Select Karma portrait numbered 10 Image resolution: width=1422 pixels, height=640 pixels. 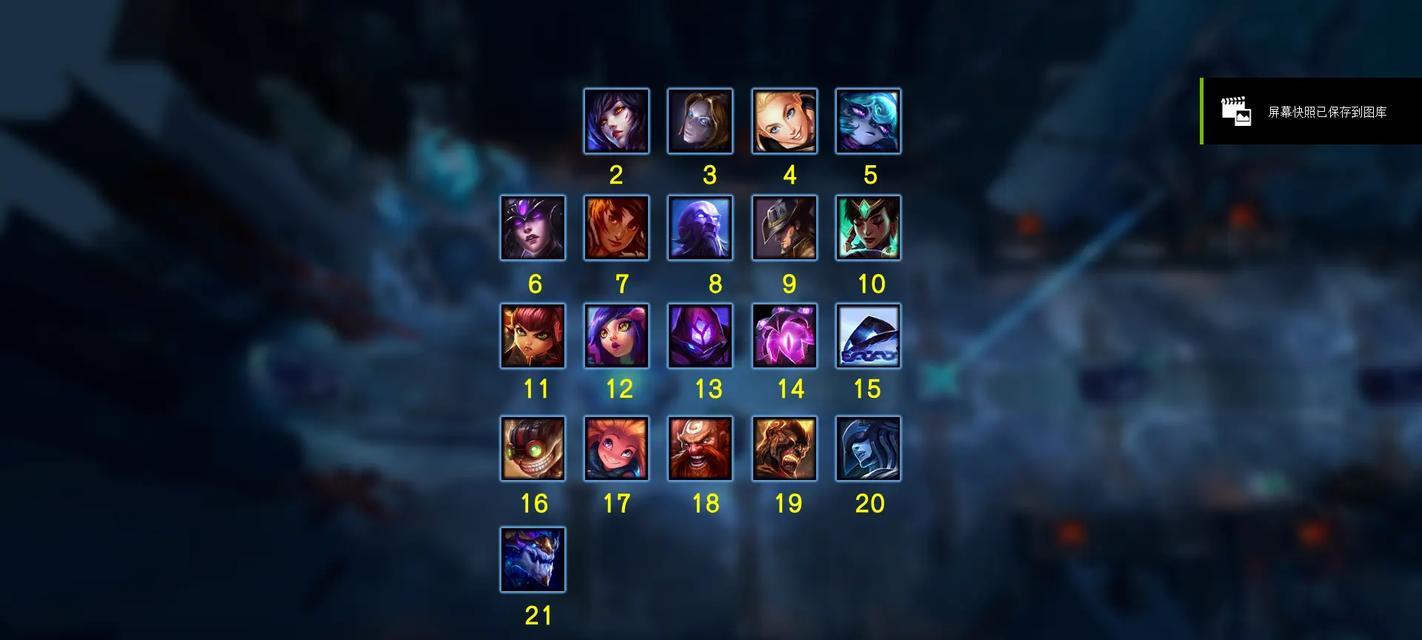pyautogui.click(x=868, y=228)
